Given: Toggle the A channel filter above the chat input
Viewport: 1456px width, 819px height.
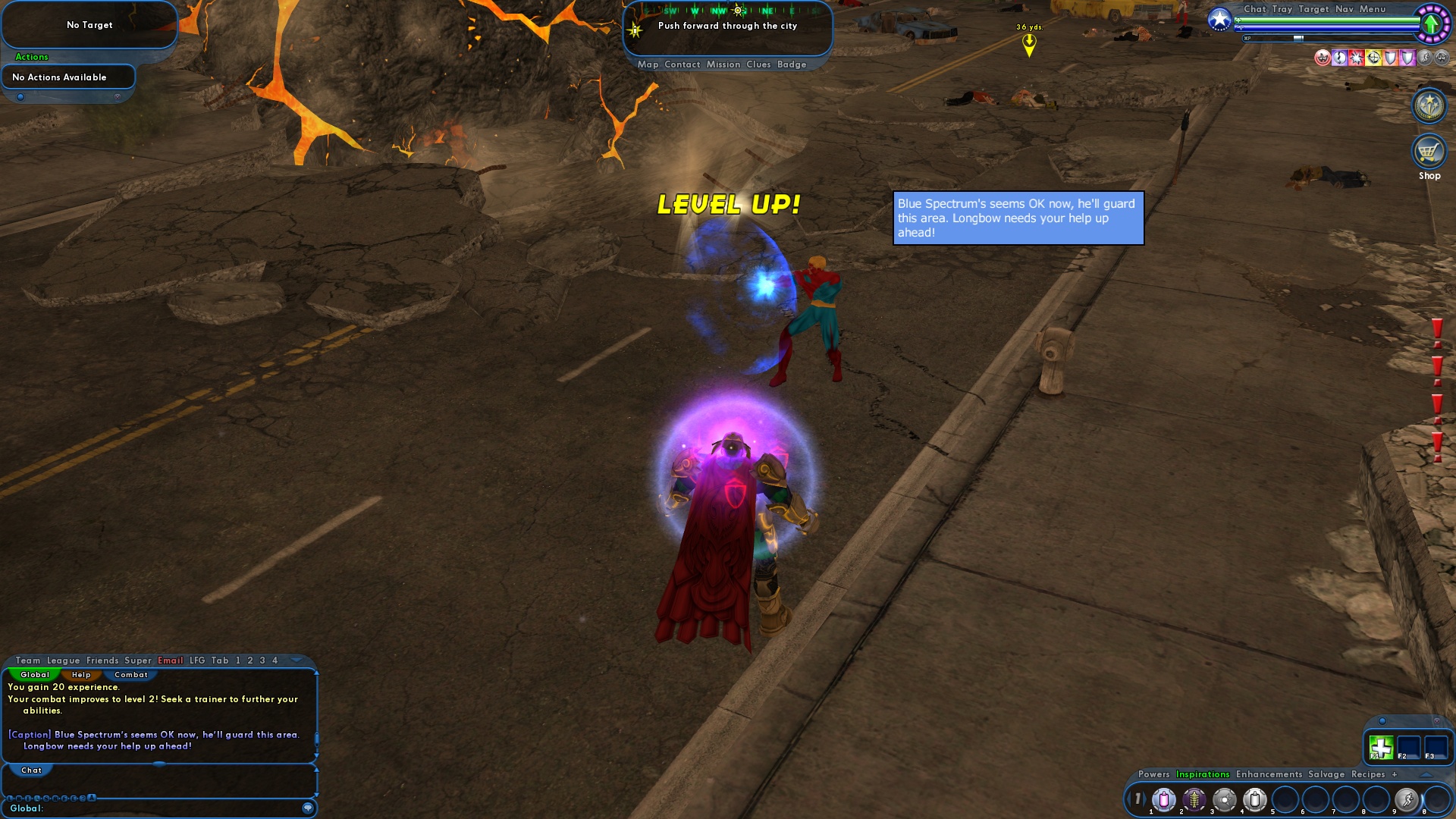Looking at the screenshot, I should [92, 797].
